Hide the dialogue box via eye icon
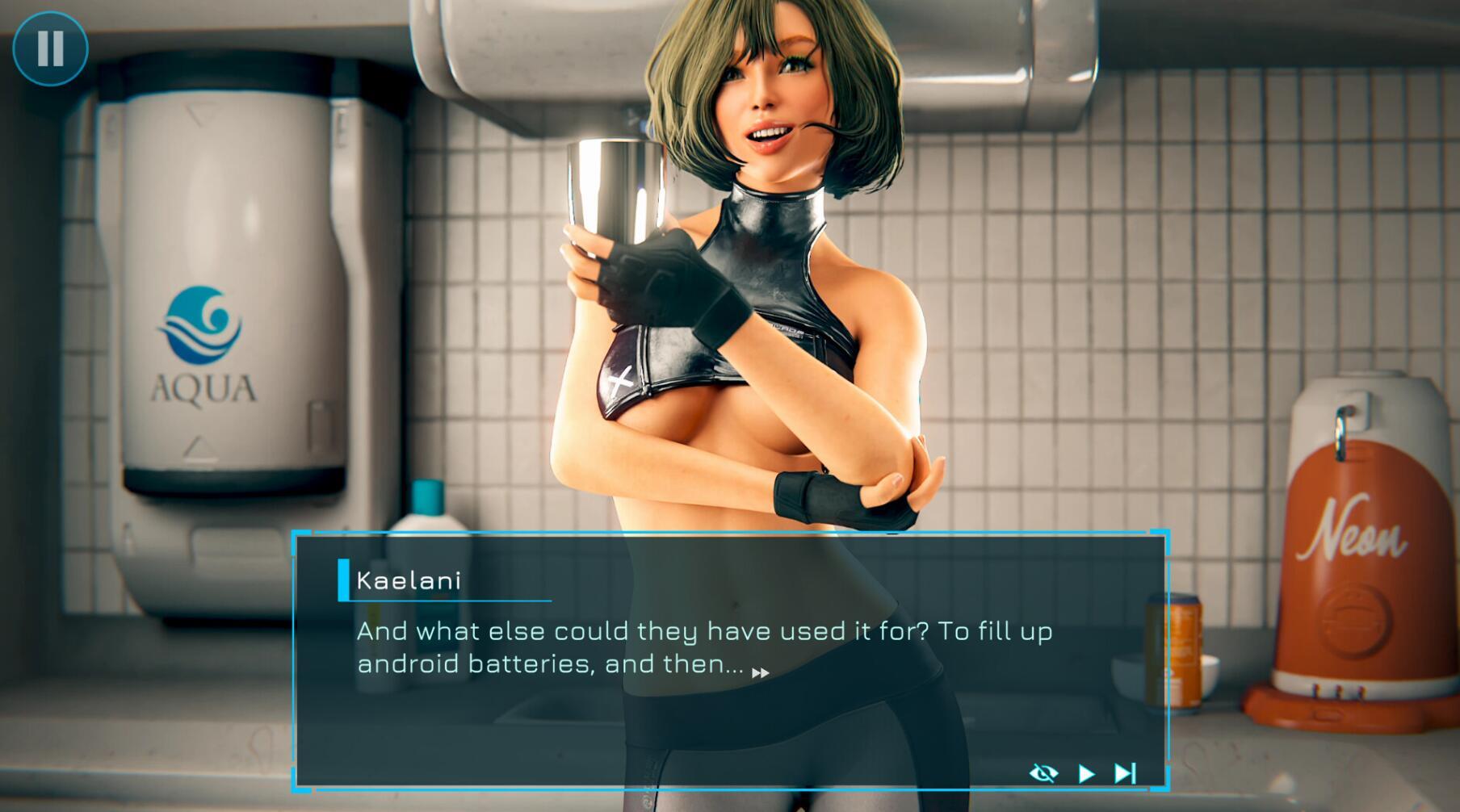1460x812 pixels. (1046, 772)
